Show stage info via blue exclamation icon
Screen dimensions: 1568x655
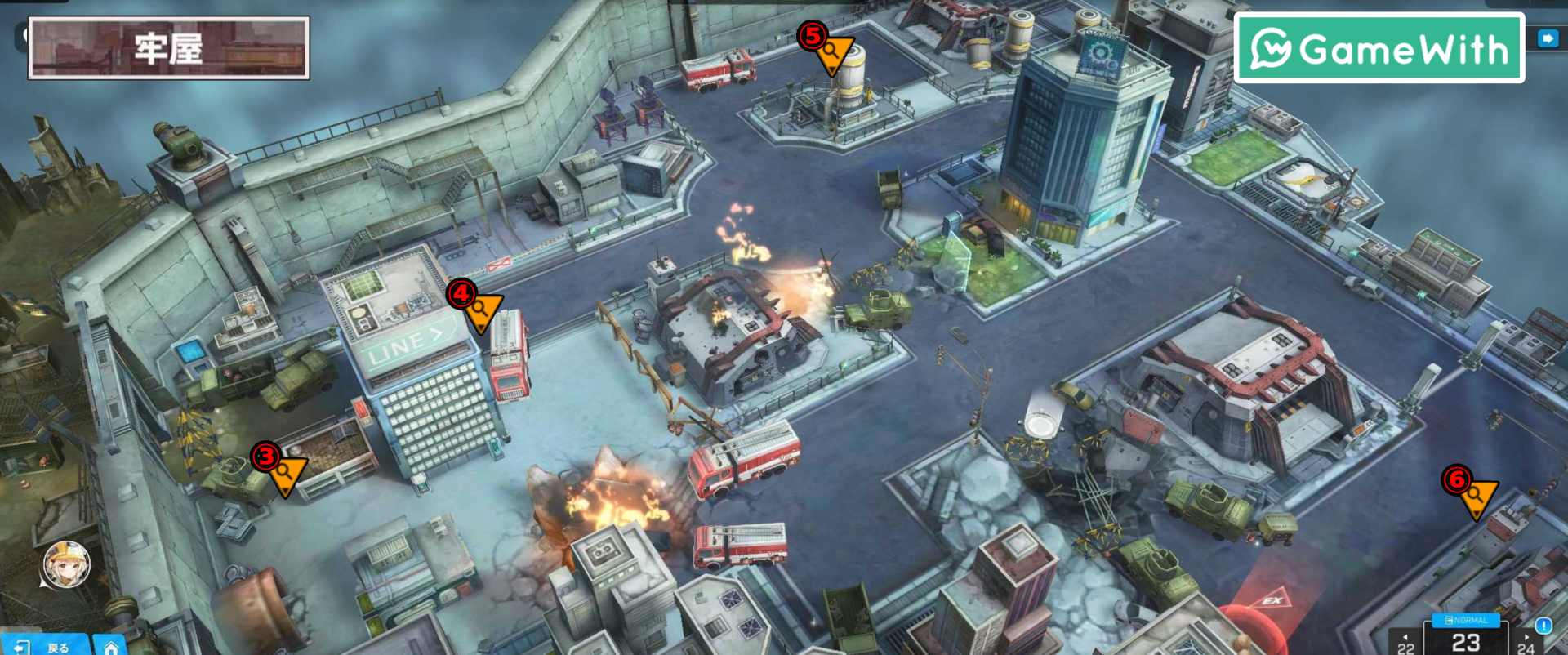tap(1543, 626)
